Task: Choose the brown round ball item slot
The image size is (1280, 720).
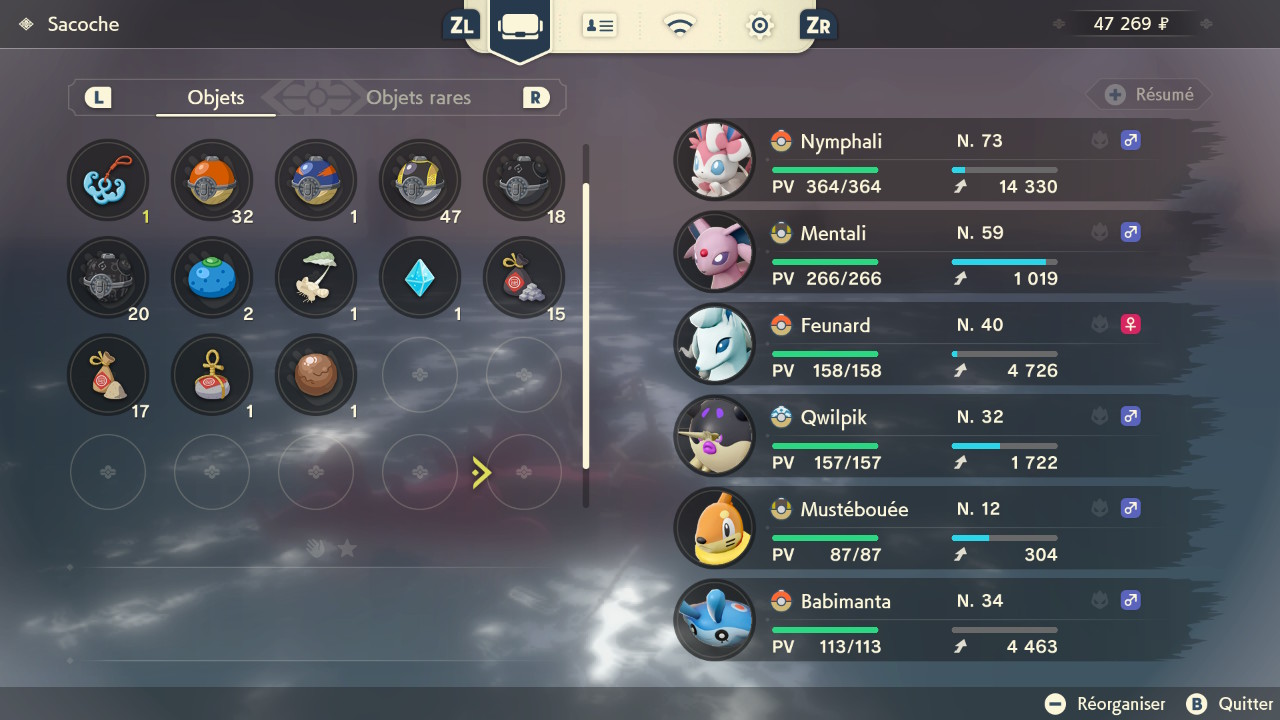Action: click(x=316, y=376)
